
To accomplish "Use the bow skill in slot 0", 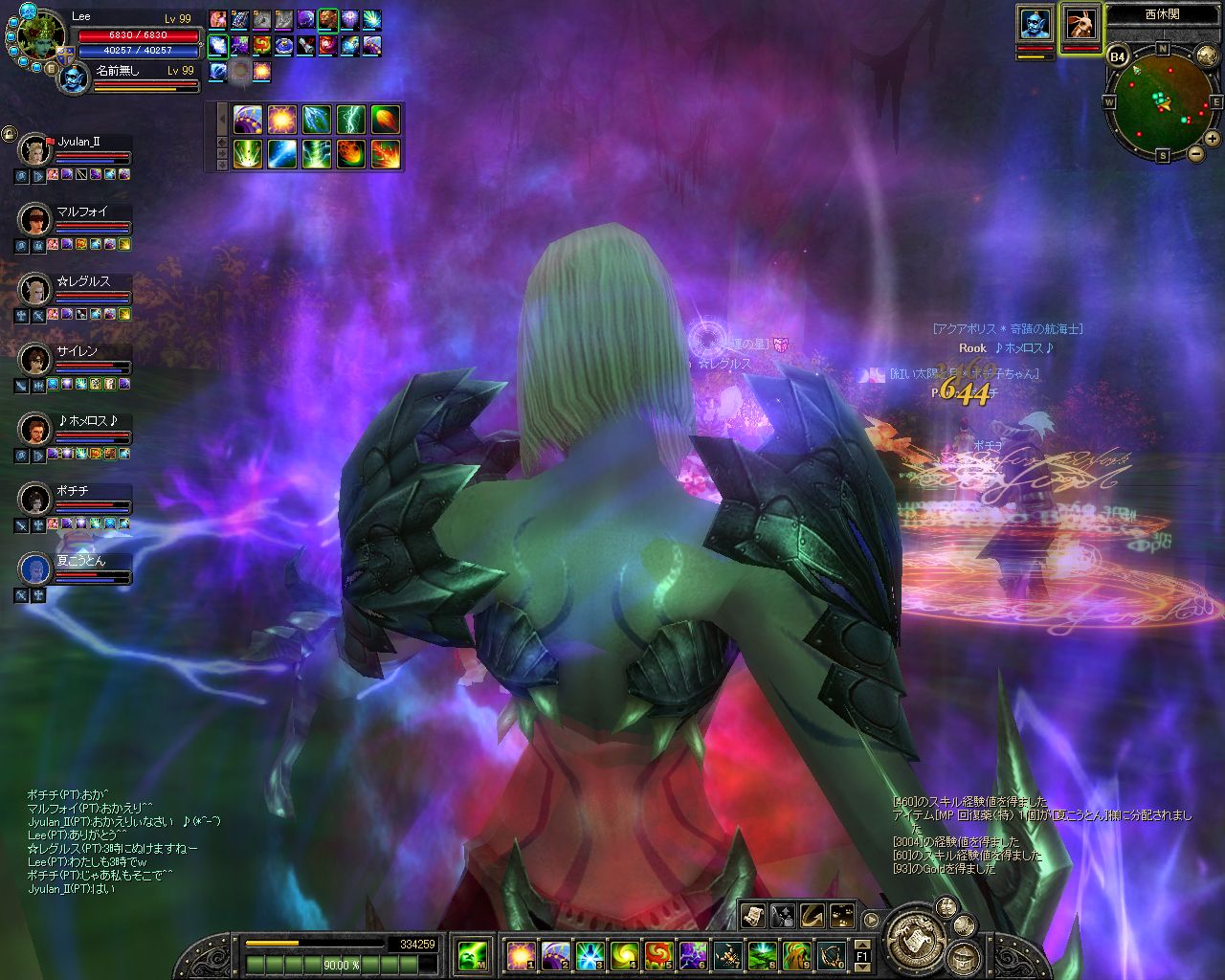I will pyautogui.click(x=831, y=954).
